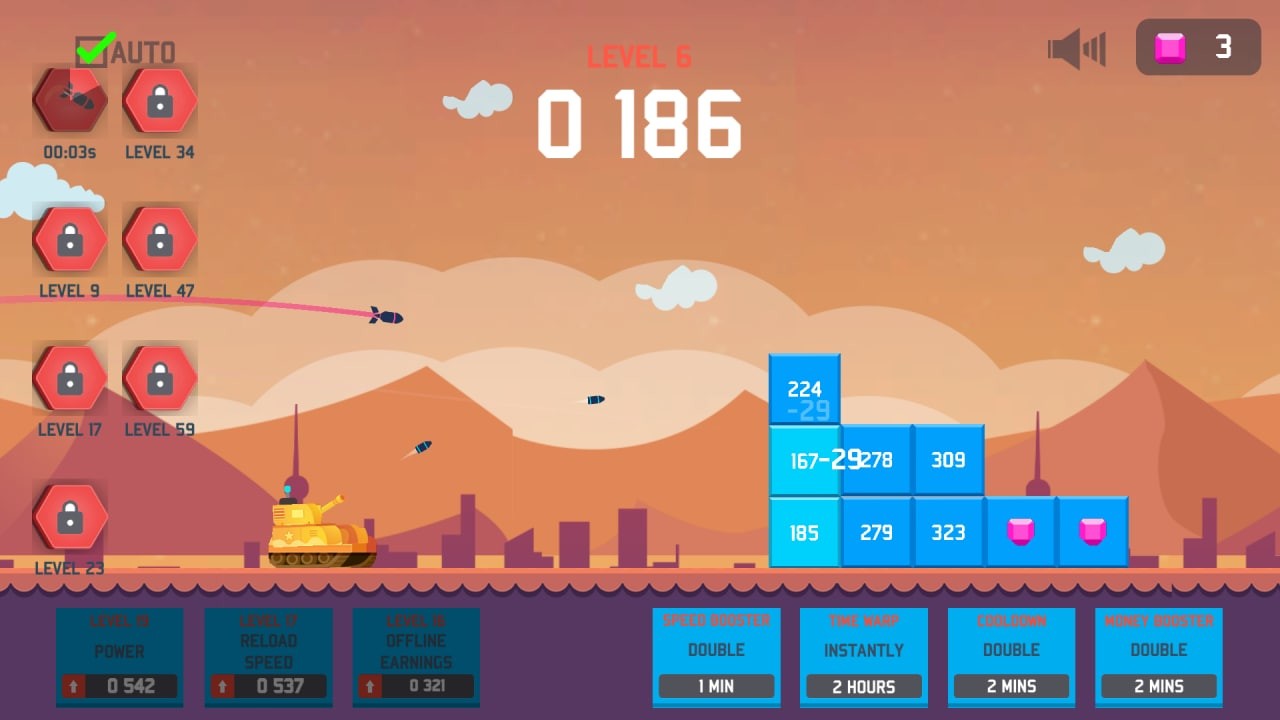
Task: Click the locked Level 59 hexagon upgrade
Action: [159, 378]
